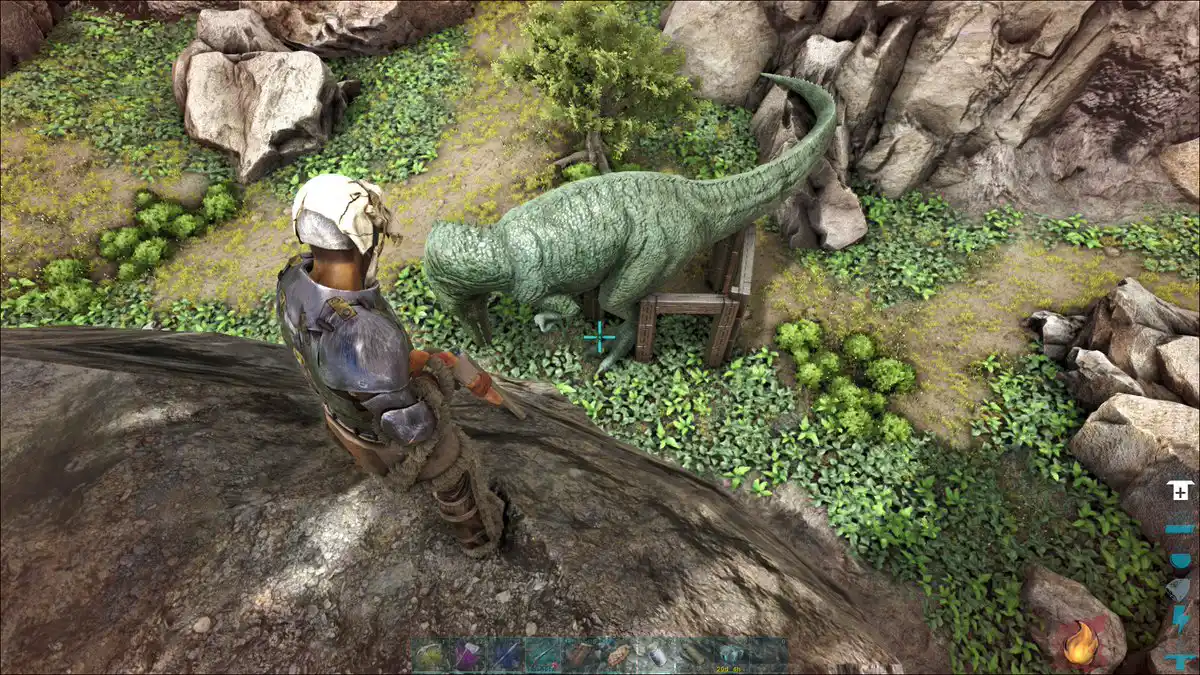Choose the purple item hotbar slot

tap(468, 656)
